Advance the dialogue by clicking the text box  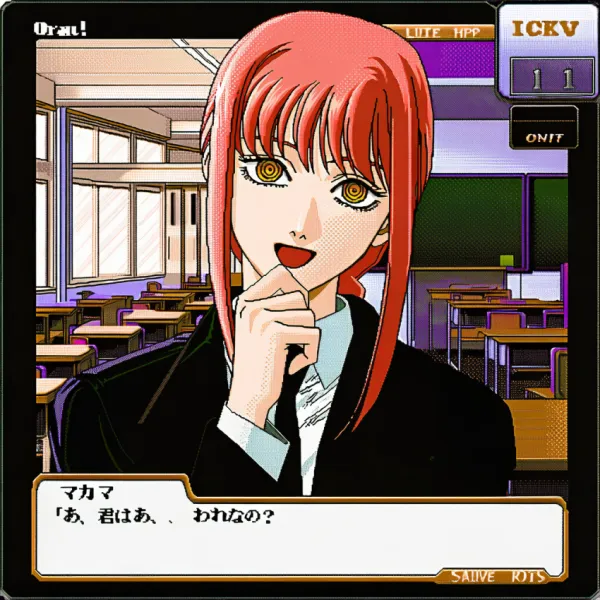coord(300,535)
